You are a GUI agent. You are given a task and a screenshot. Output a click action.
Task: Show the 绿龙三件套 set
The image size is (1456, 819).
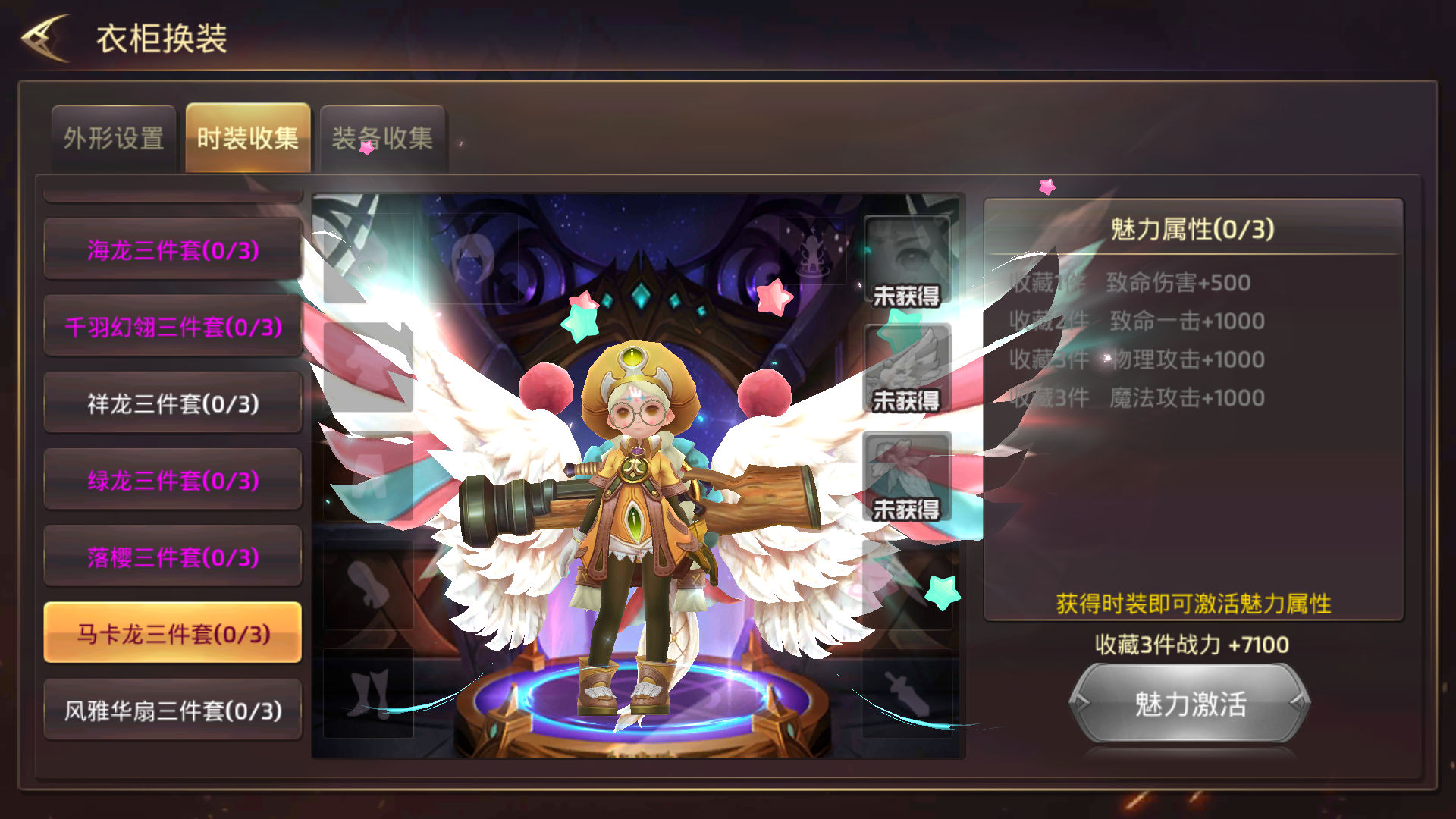click(173, 480)
